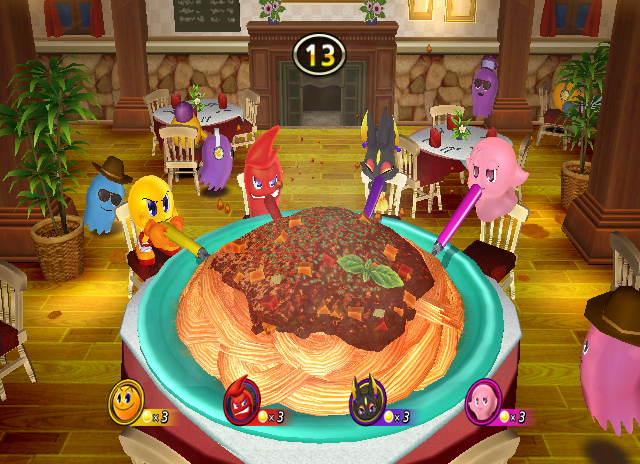This screenshot has height=464, width=640.
Task: Click the pink Pinky player portrait
Action: point(484,402)
